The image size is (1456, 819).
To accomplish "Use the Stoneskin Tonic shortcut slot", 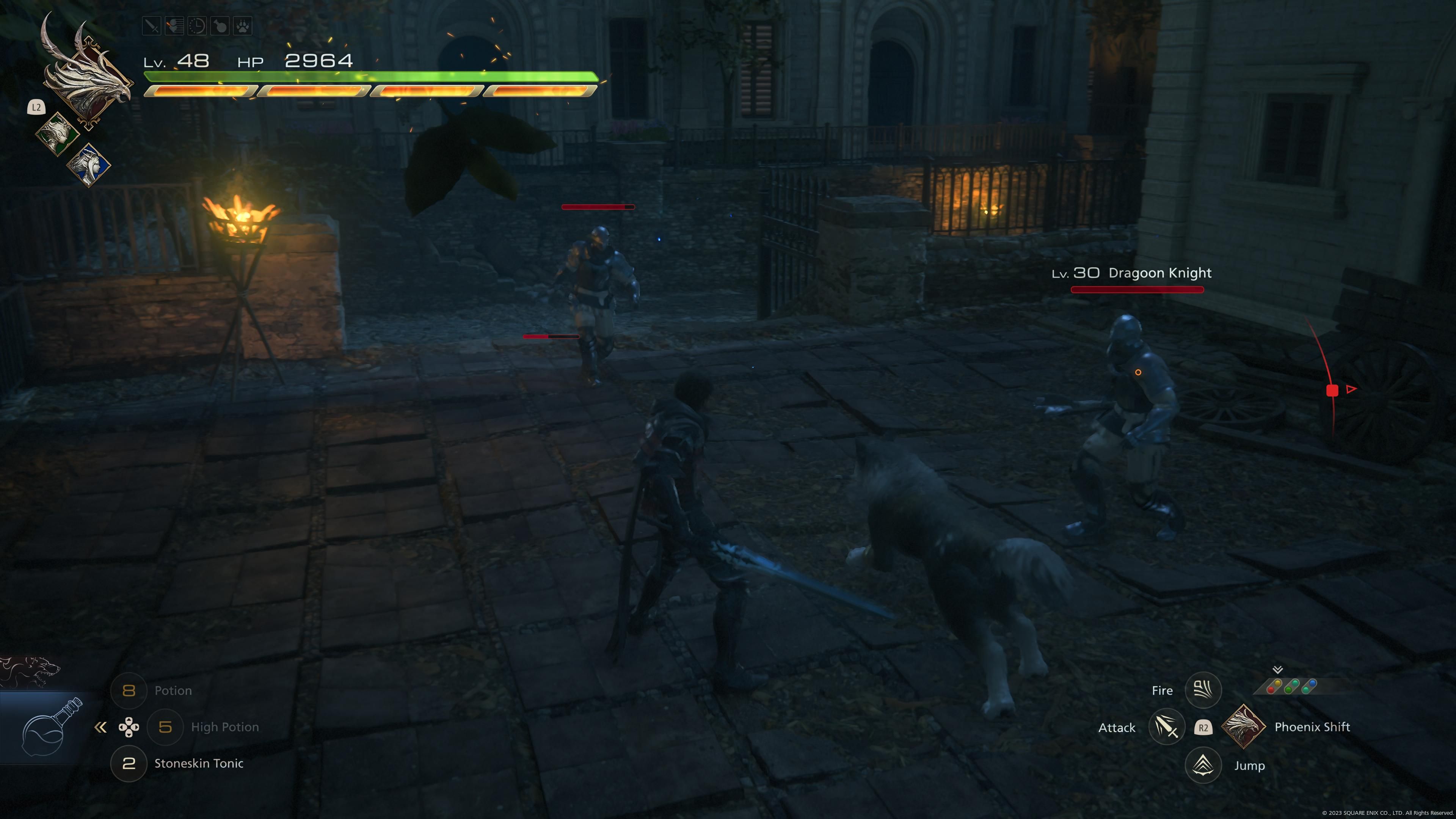I will pos(129,764).
